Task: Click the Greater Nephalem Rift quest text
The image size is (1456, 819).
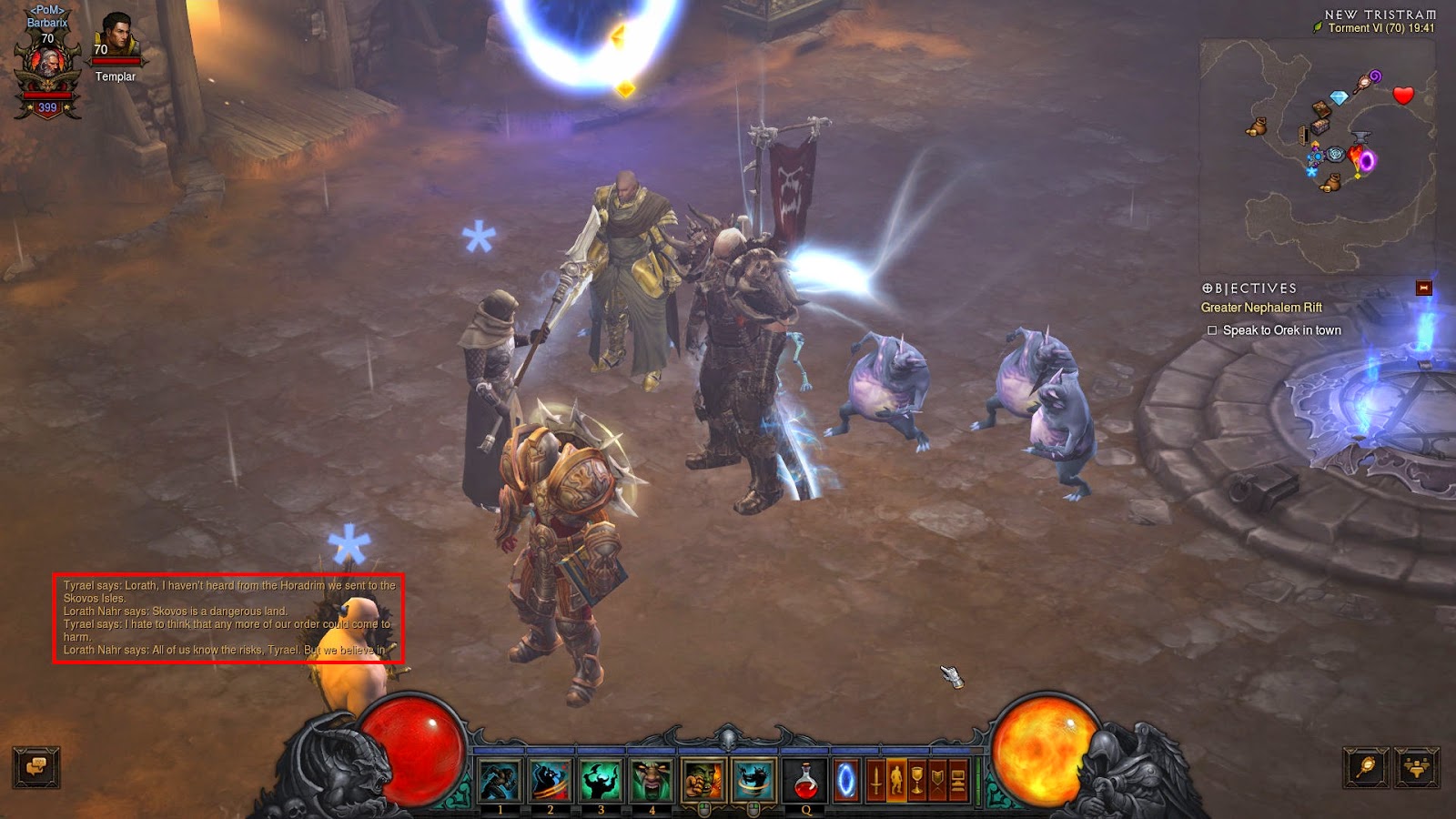Action: tap(1263, 307)
